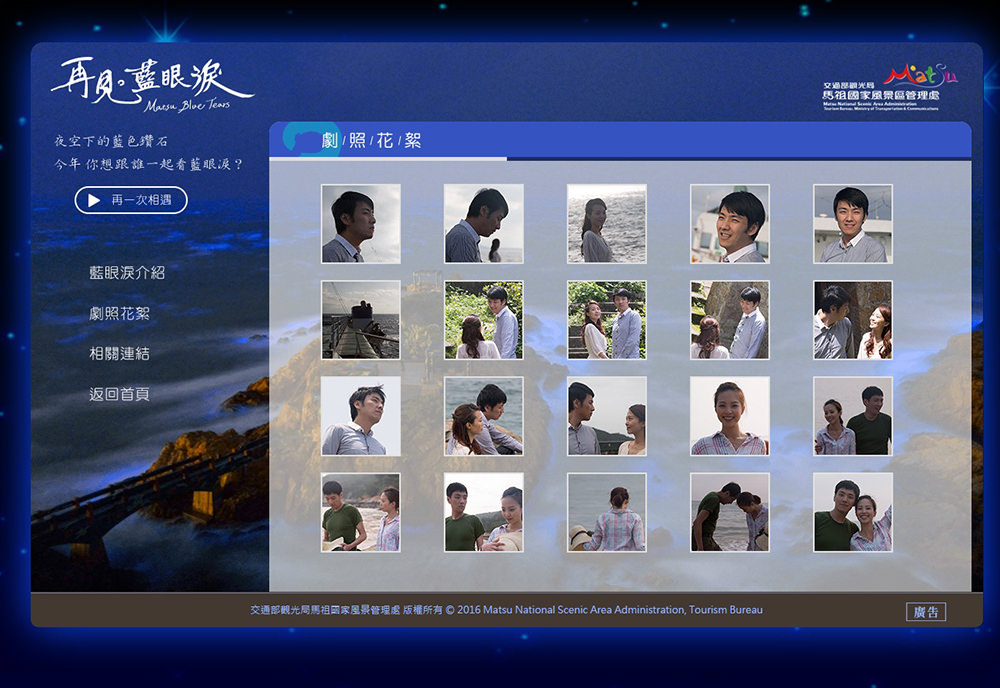Click the 再見藍眼淚 Matsu Blue Tears logo
The width and height of the screenshot is (1000, 688).
tap(151, 83)
